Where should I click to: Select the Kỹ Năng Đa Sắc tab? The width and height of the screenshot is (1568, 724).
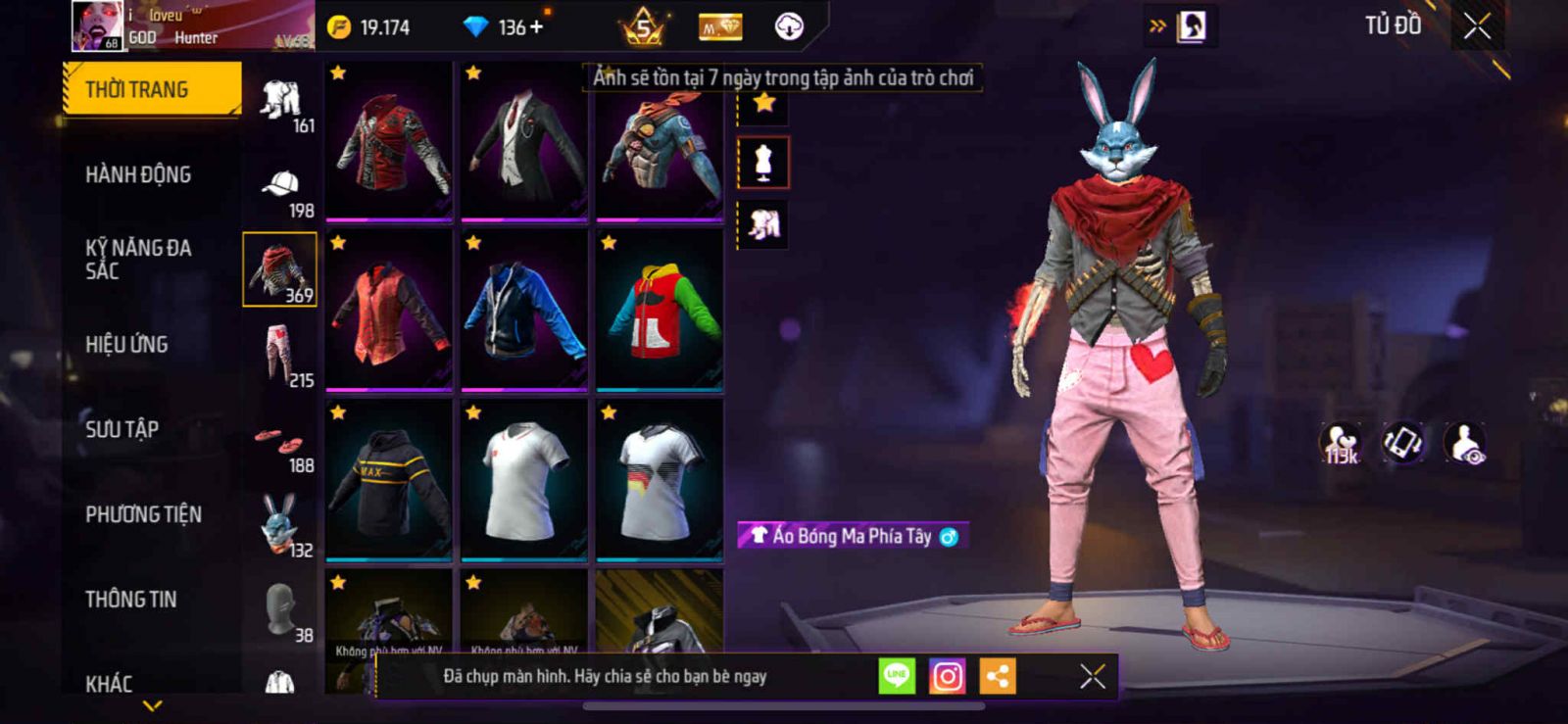pos(138,259)
